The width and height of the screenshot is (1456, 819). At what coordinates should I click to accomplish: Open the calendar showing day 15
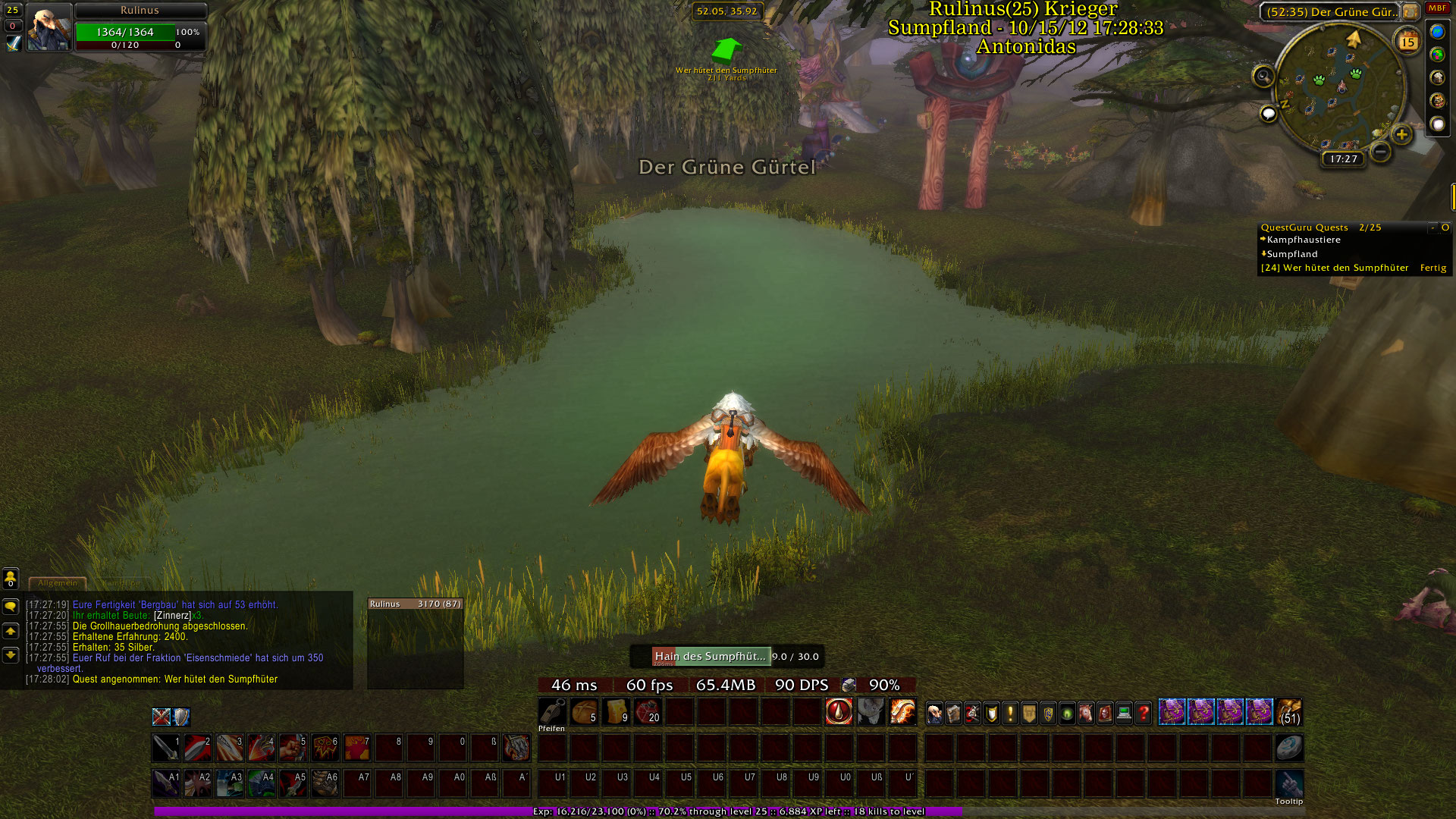pyautogui.click(x=1407, y=42)
